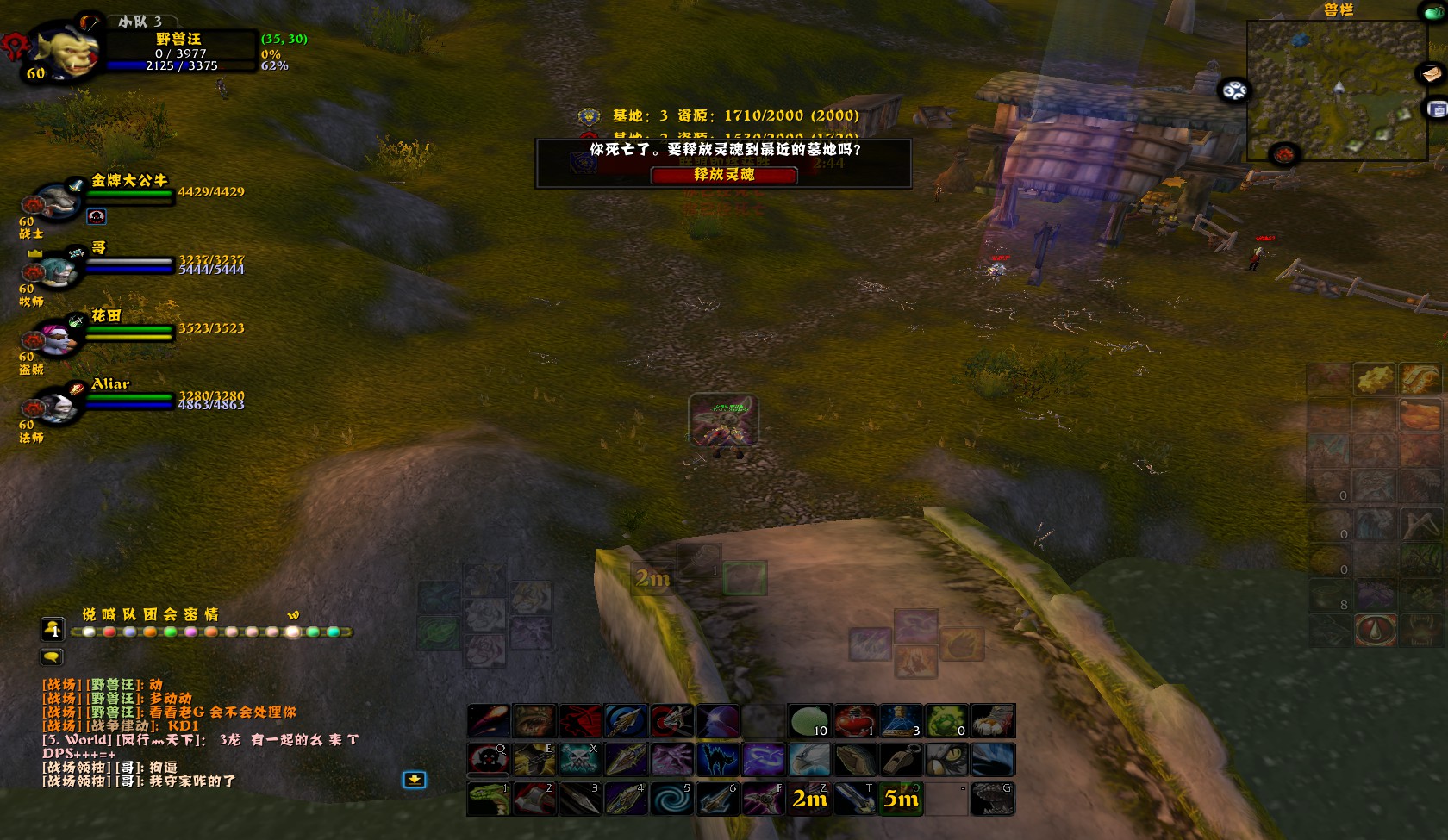Pick the white dot on the chat color bar
The width and height of the screenshot is (1448, 840).
point(89,632)
